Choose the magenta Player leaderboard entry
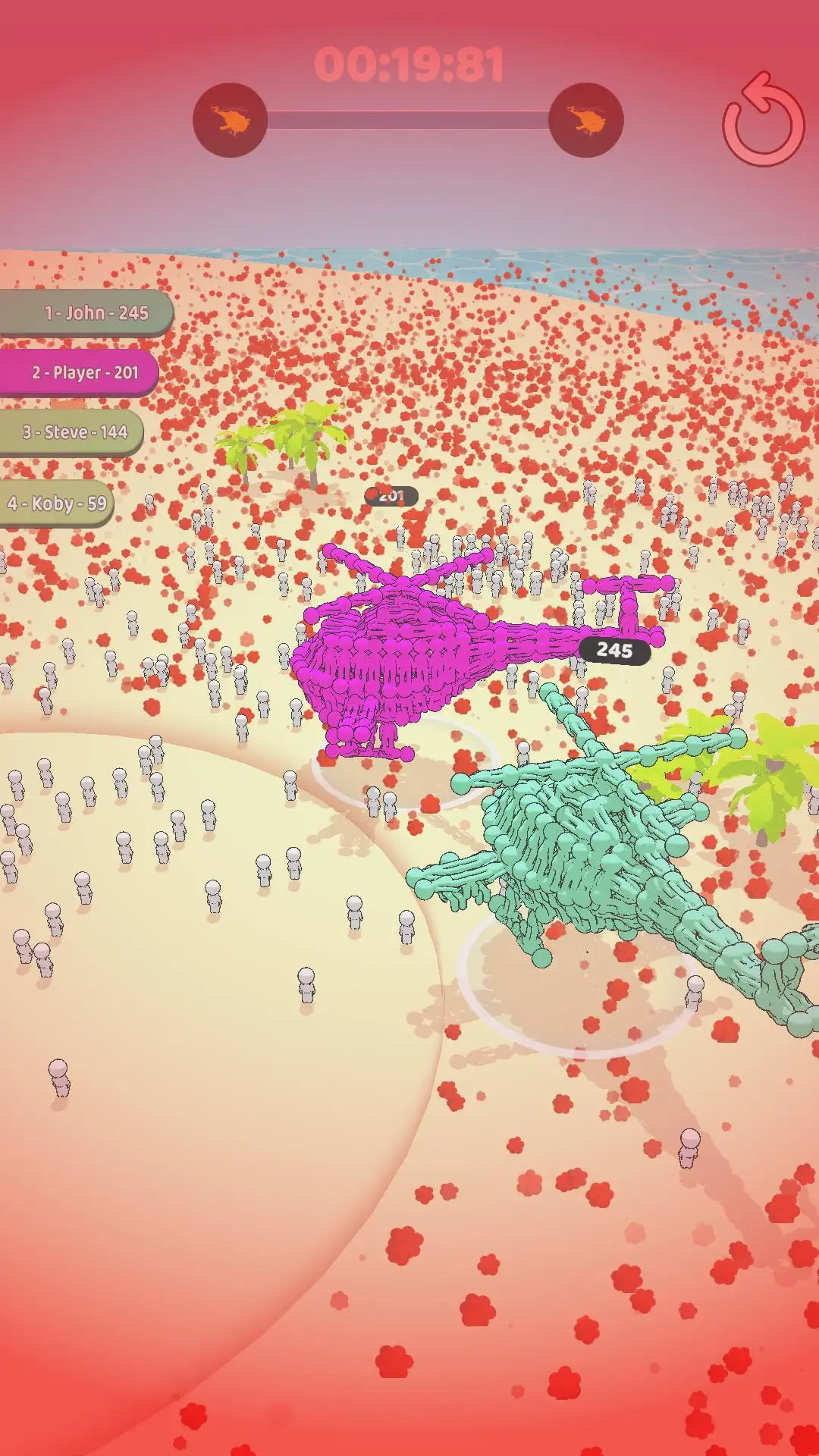 pyautogui.click(x=79, y=372)
